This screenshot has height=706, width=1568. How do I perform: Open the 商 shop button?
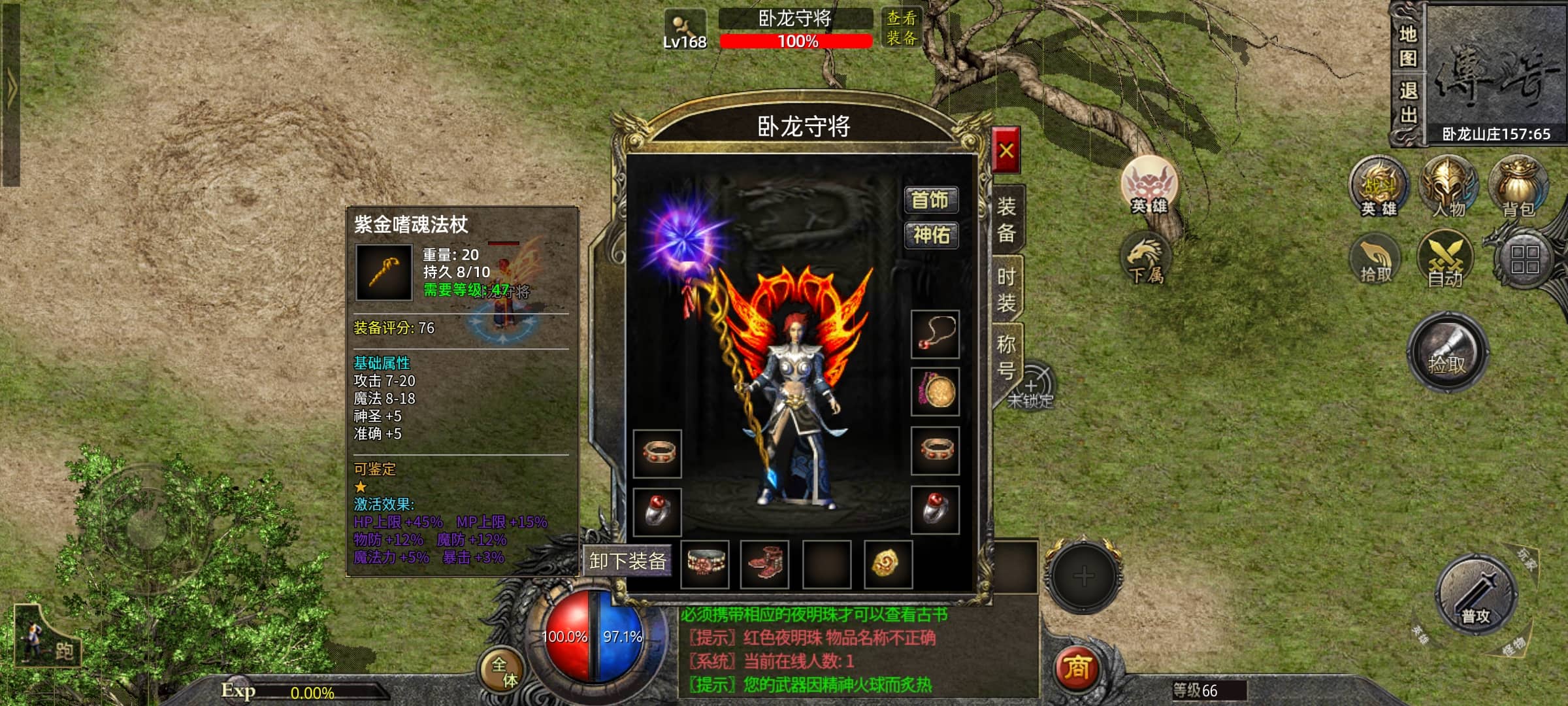(x=1076, y=668)
